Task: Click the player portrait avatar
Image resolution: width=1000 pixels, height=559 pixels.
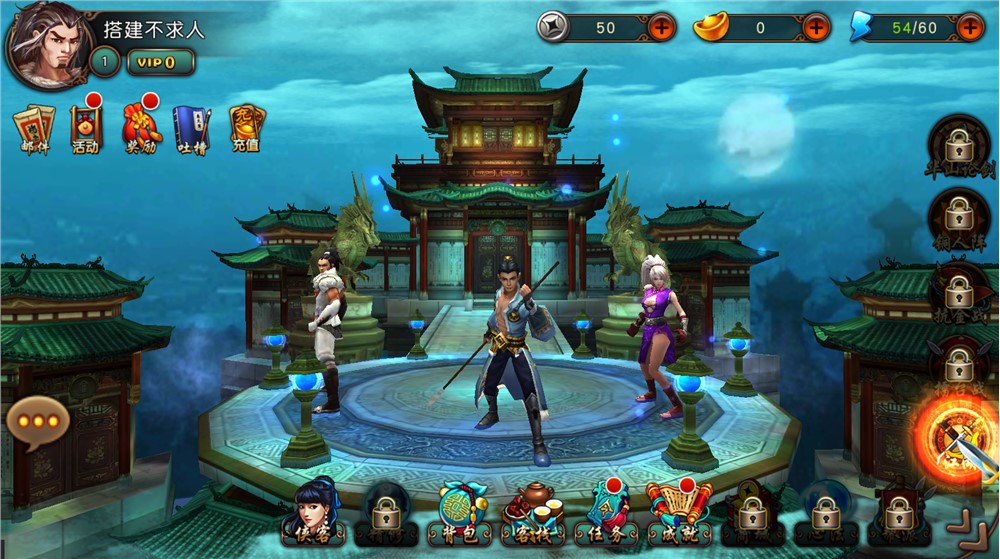Action: click(46, 45)
